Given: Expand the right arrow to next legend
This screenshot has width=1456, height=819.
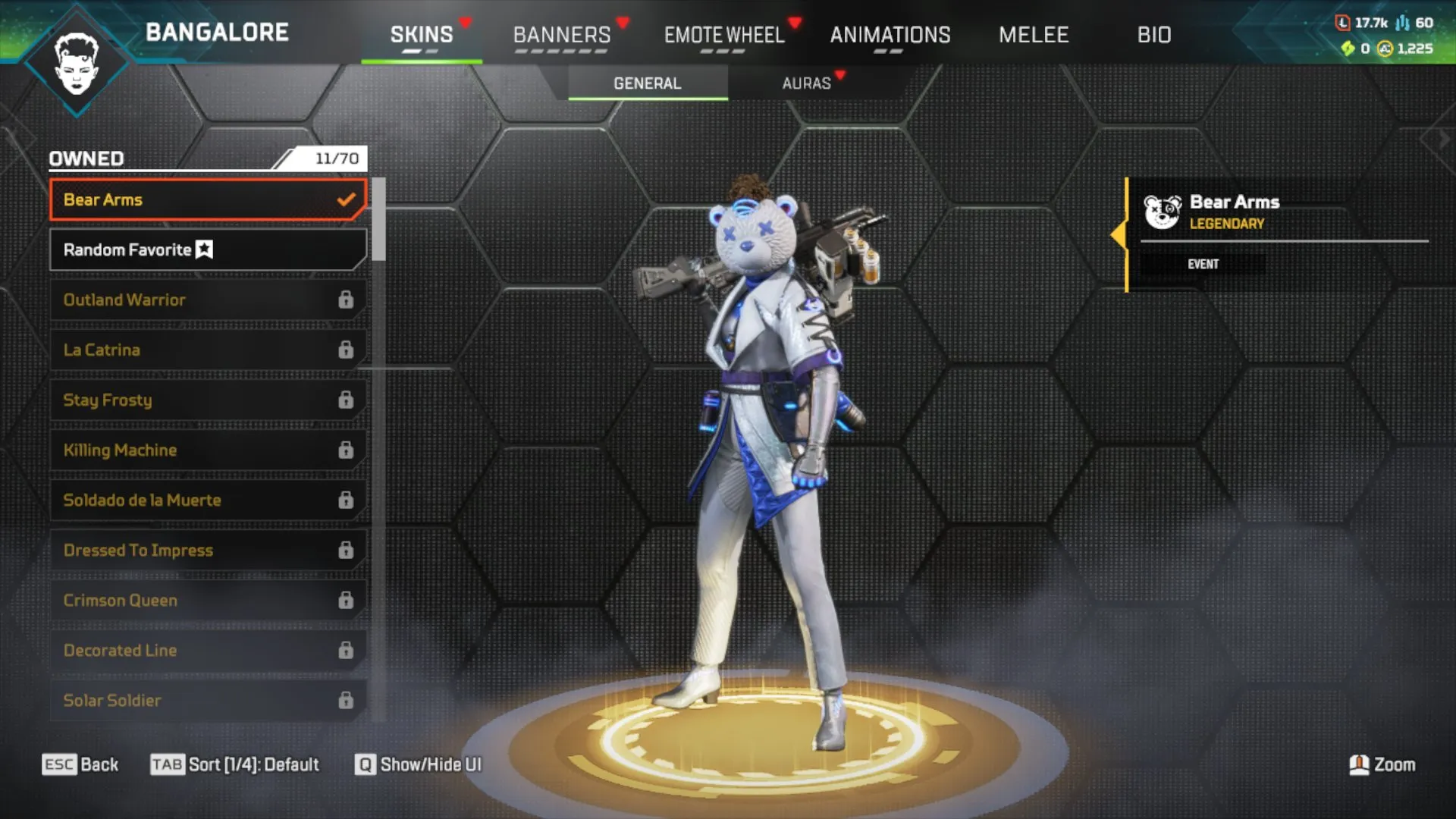Looking at the screenshot, I should (x=1443, y=138).
